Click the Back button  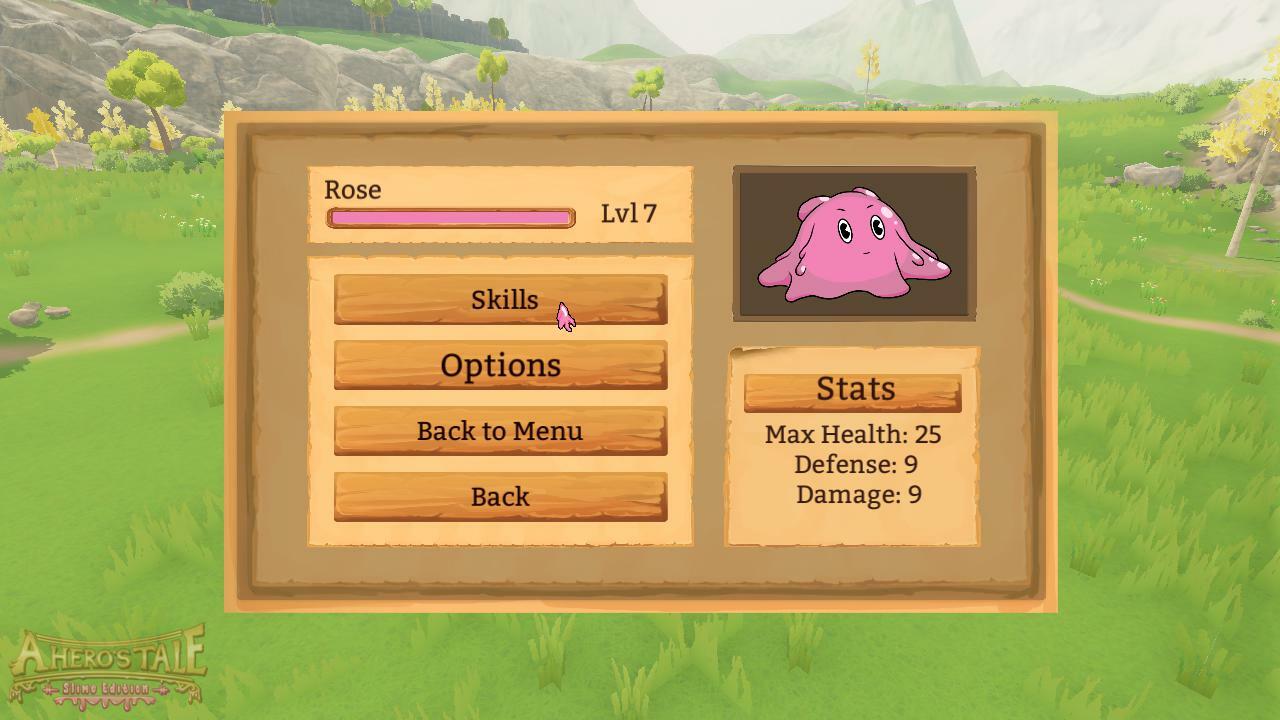[500, 497]
